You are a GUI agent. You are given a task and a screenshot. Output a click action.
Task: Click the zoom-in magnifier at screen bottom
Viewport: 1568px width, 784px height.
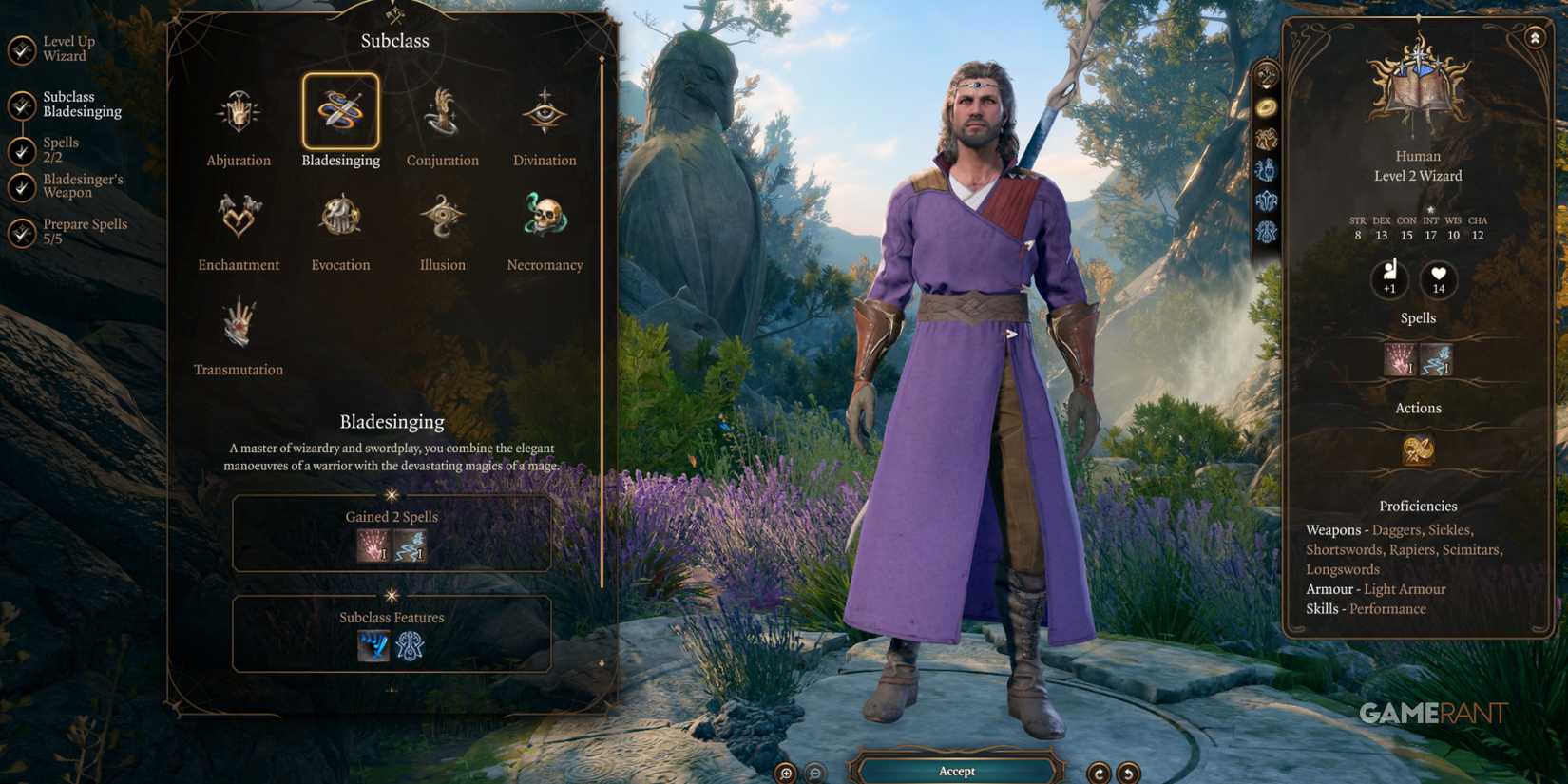[785, 773]
